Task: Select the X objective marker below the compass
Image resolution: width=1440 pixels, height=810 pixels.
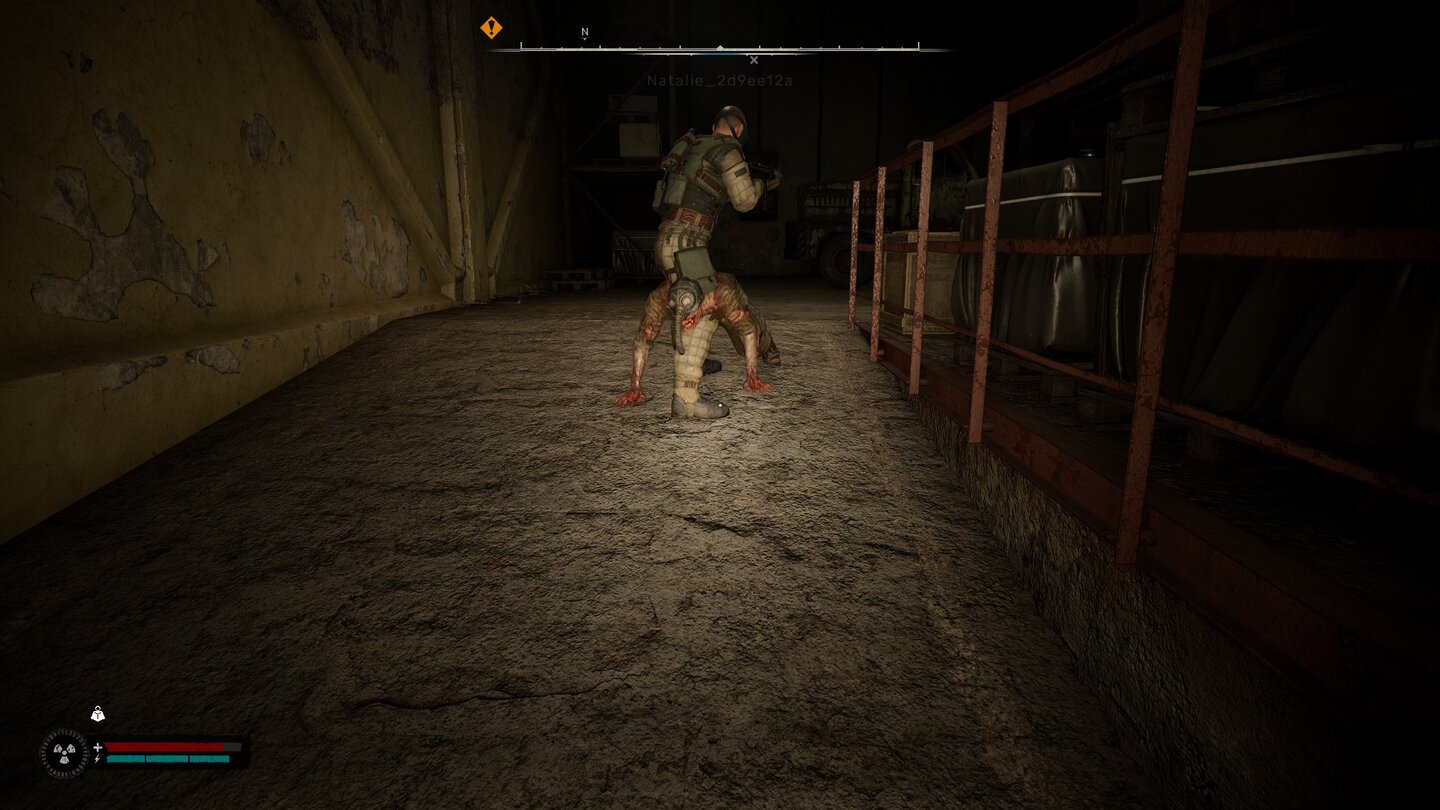Action: pyautogui.click(x=753, y=59)
